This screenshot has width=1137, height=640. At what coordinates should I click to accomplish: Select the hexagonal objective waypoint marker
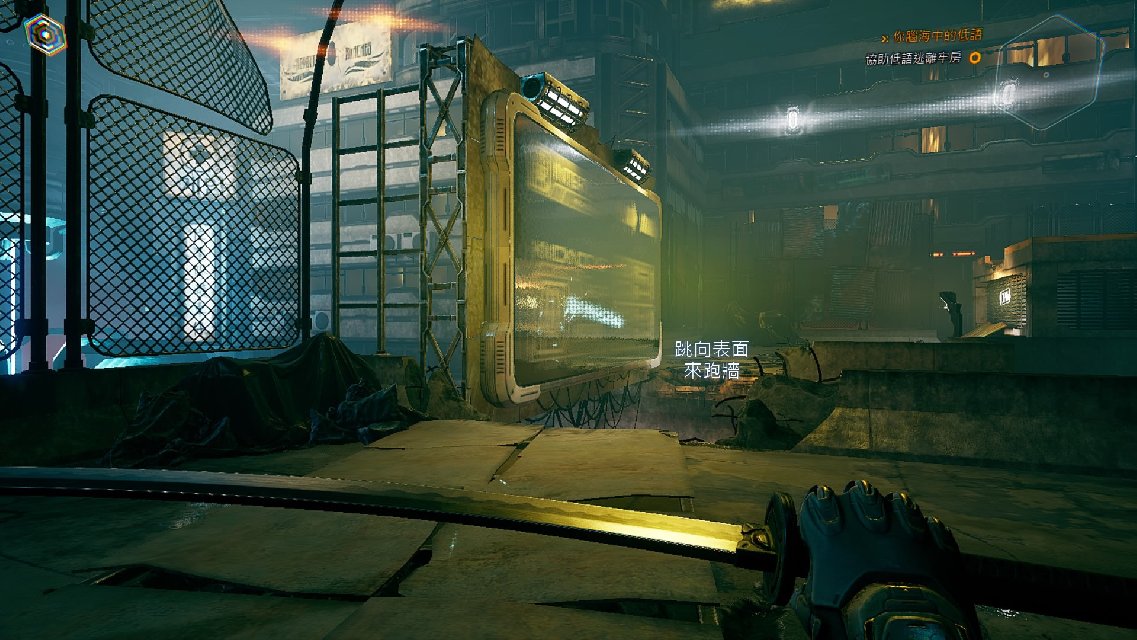click(x=1051, y=71)
